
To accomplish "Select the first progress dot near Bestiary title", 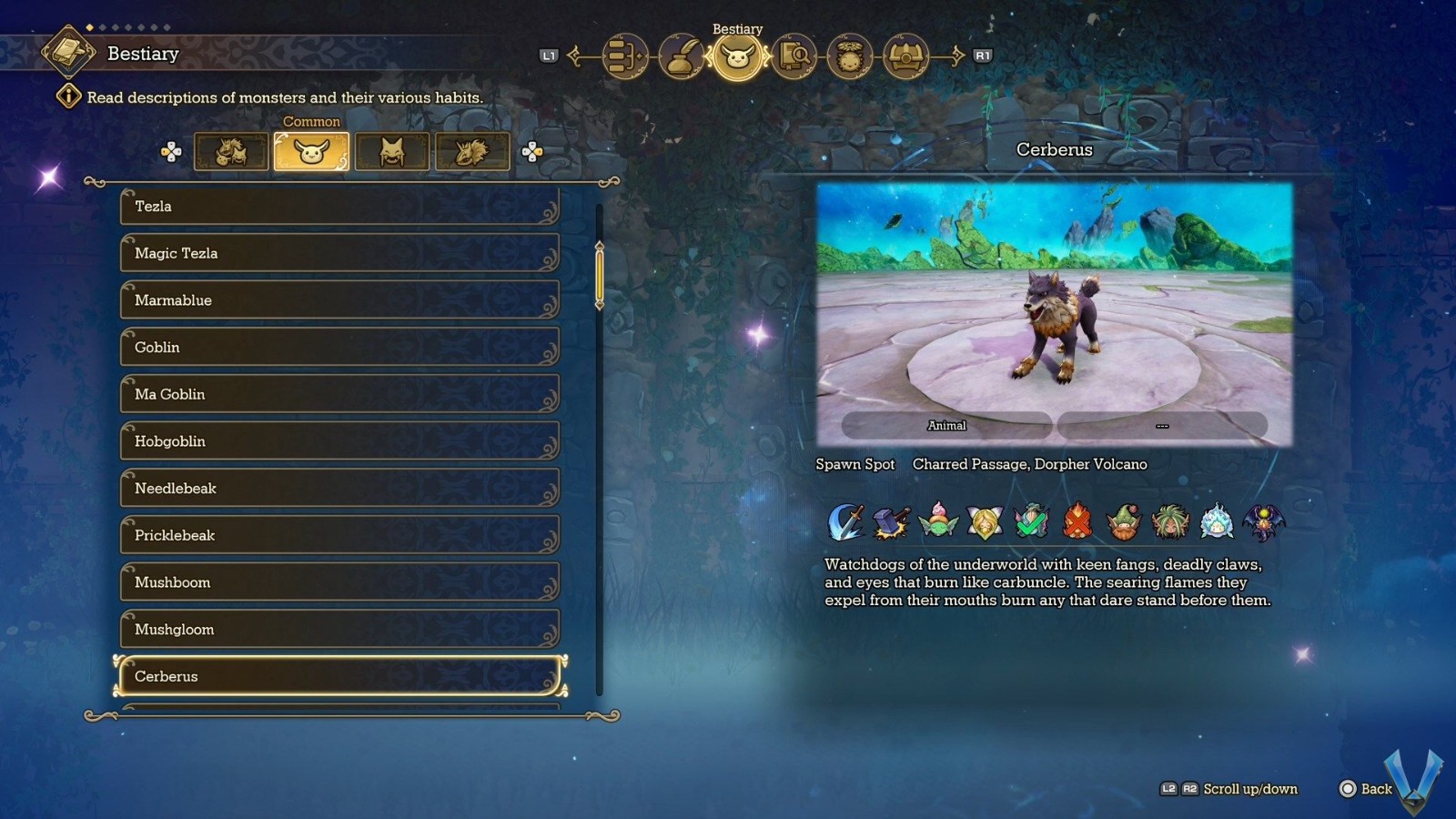I will 88,29.
